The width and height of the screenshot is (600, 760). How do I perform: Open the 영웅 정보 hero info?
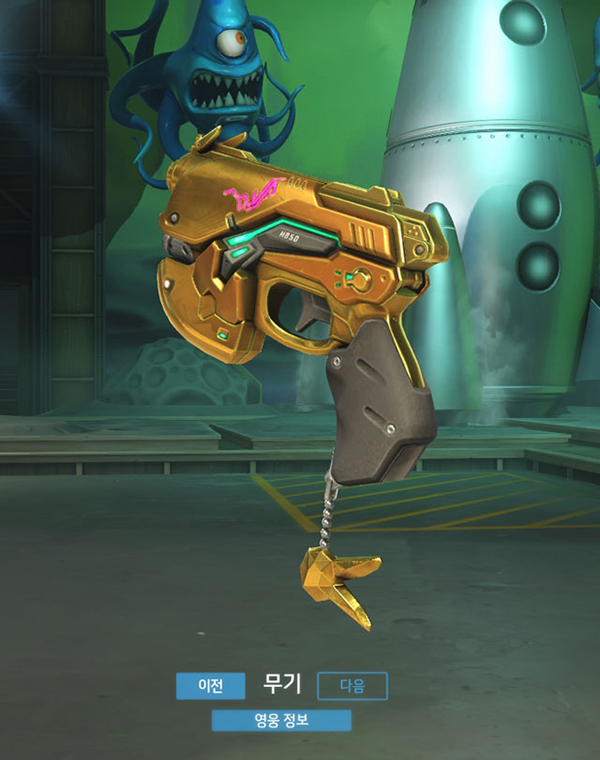pyautogui.click(x=281, y=720)
